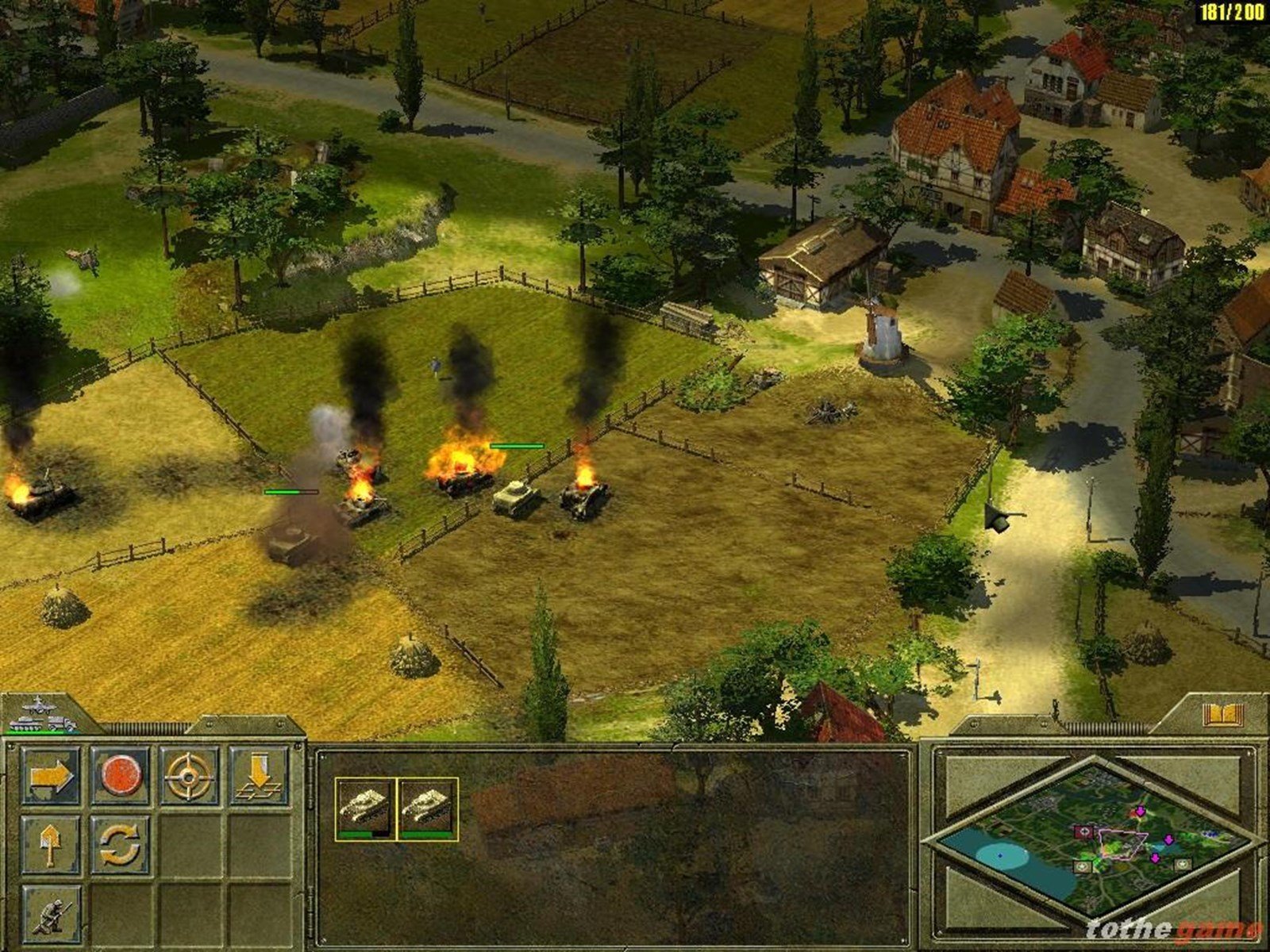Toggle the tank reinforcement indicator
The image size is (1270, 952).
click(25, 724)
